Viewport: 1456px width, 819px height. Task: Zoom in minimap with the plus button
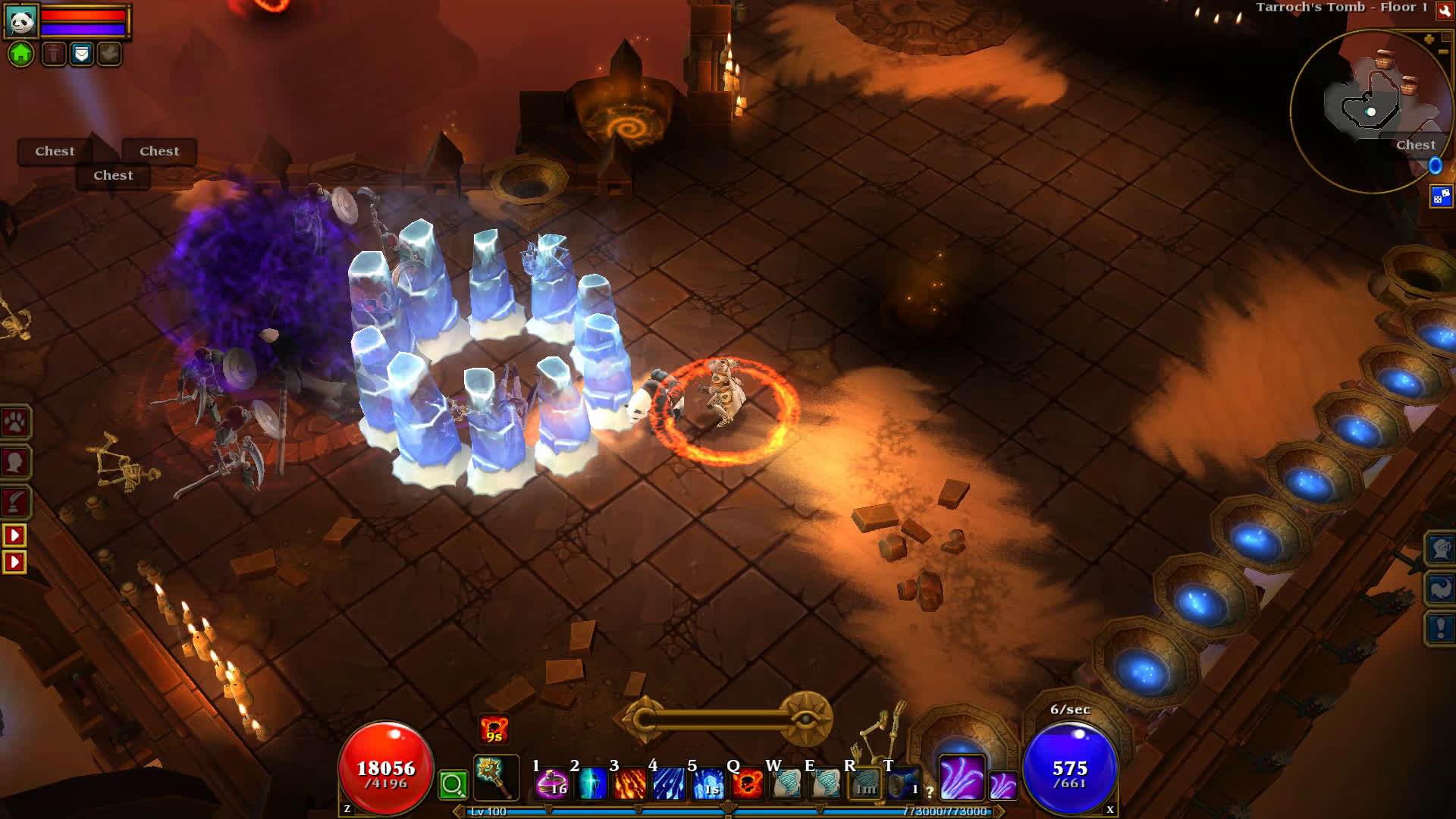coord(1429,39)
